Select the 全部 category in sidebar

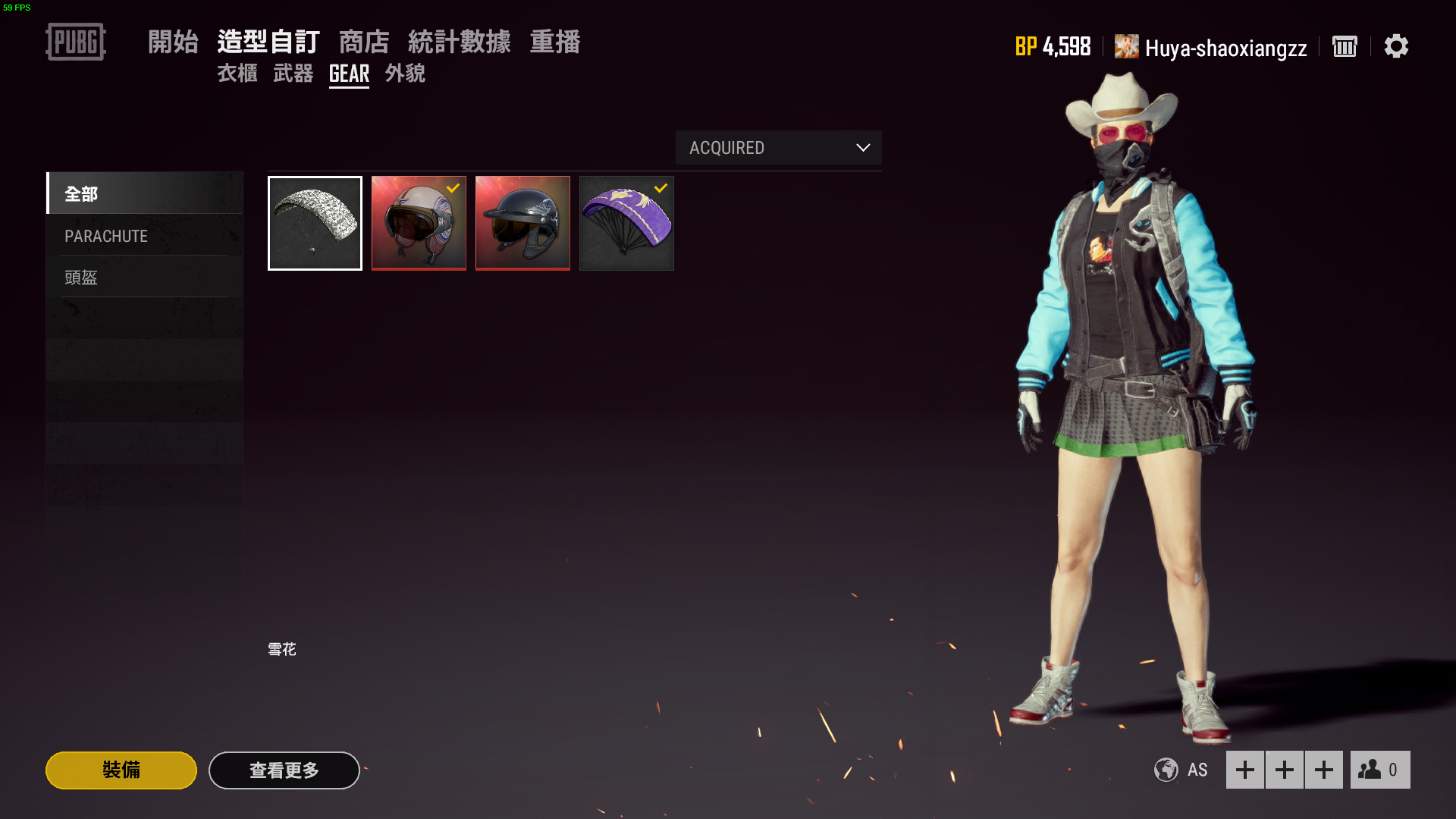point(81,194)
